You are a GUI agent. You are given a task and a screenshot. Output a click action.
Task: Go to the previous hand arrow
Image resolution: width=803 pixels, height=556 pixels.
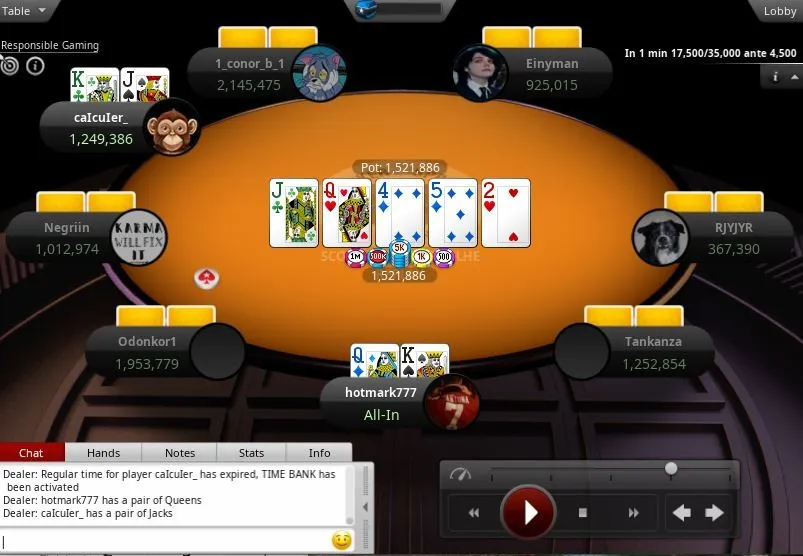point(682,513)
